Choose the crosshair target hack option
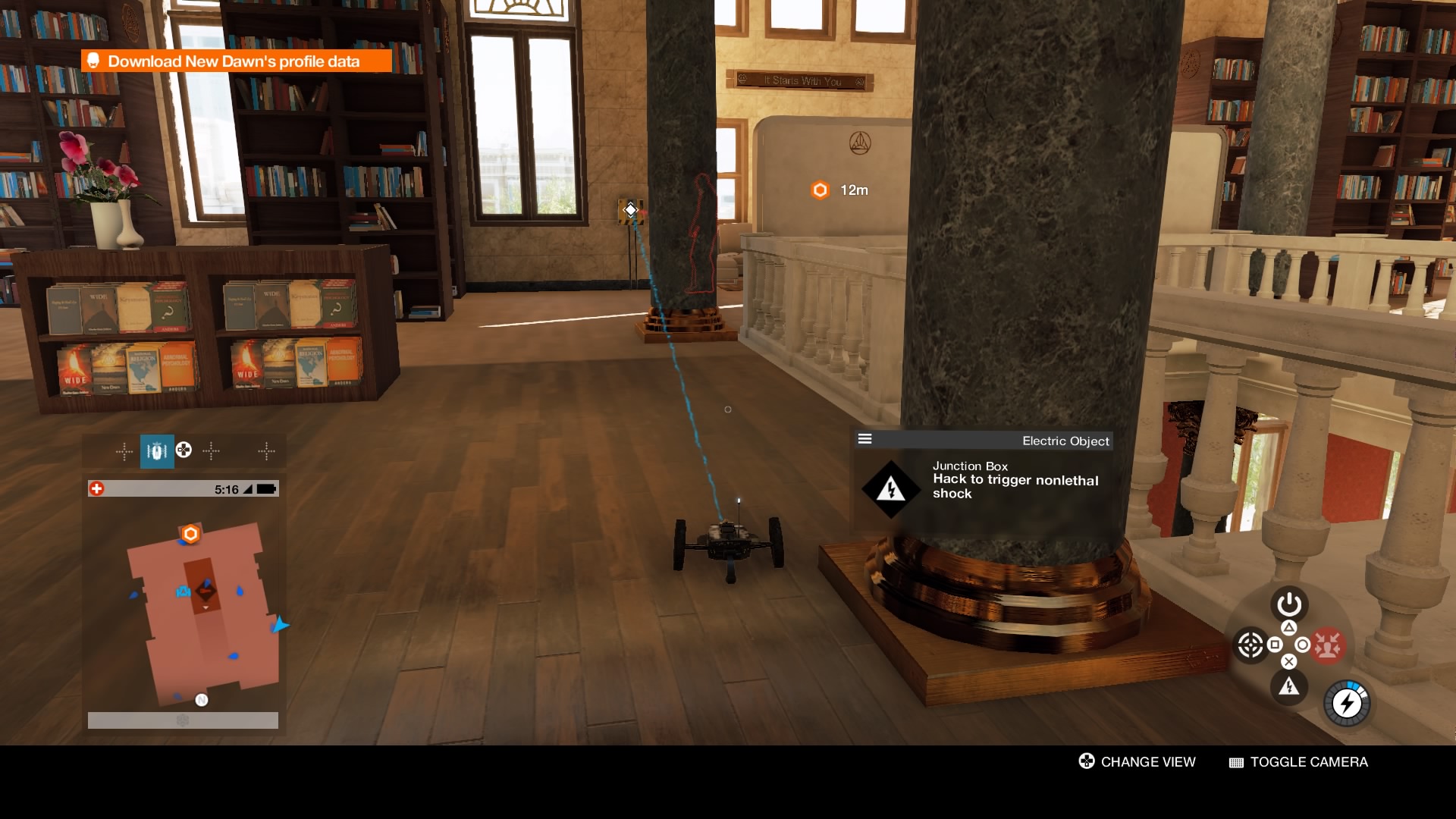The image size is (1456, 819). [1250, 645]
